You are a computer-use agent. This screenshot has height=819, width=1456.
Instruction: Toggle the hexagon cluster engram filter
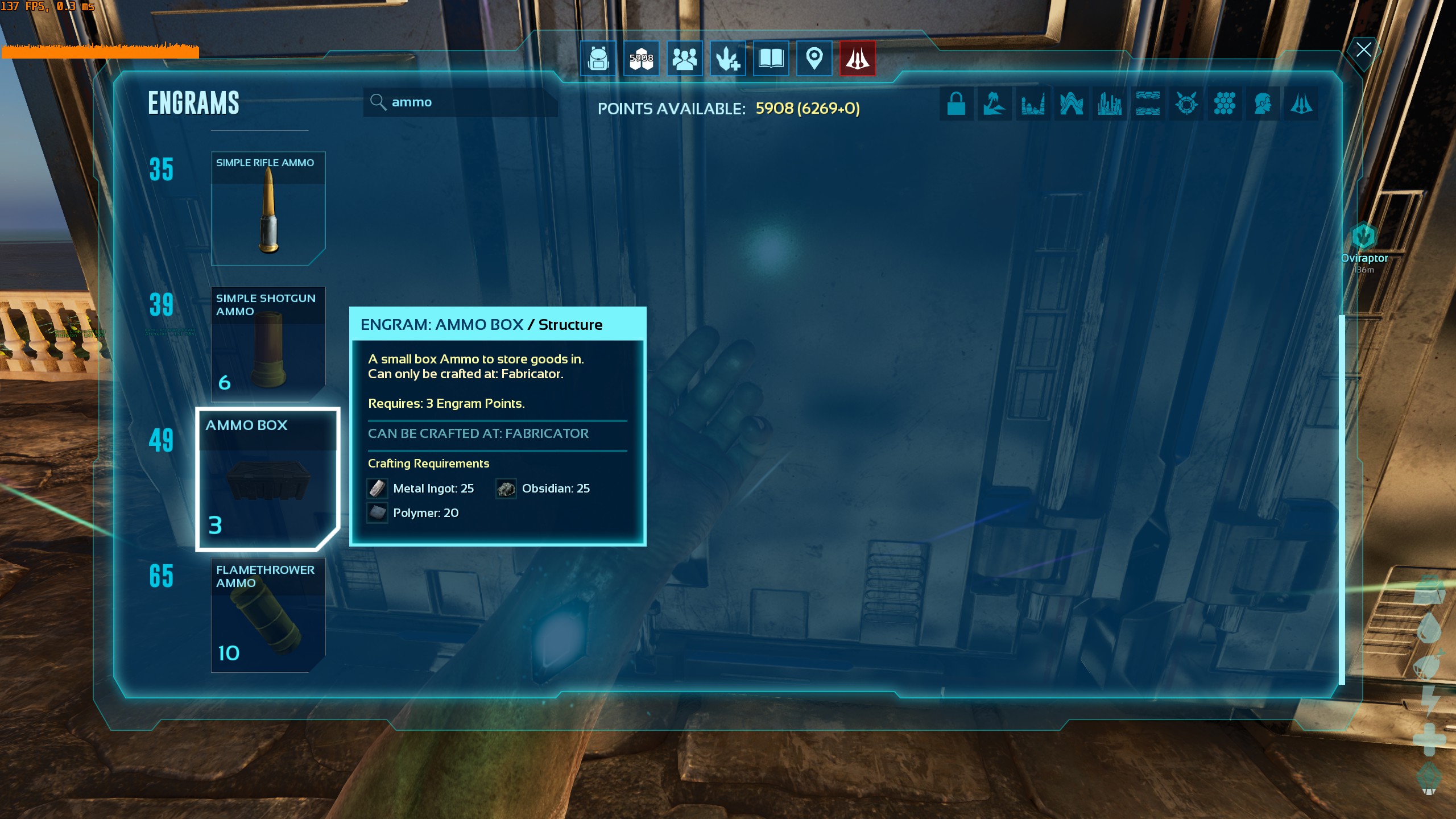tap(1224, 104)
